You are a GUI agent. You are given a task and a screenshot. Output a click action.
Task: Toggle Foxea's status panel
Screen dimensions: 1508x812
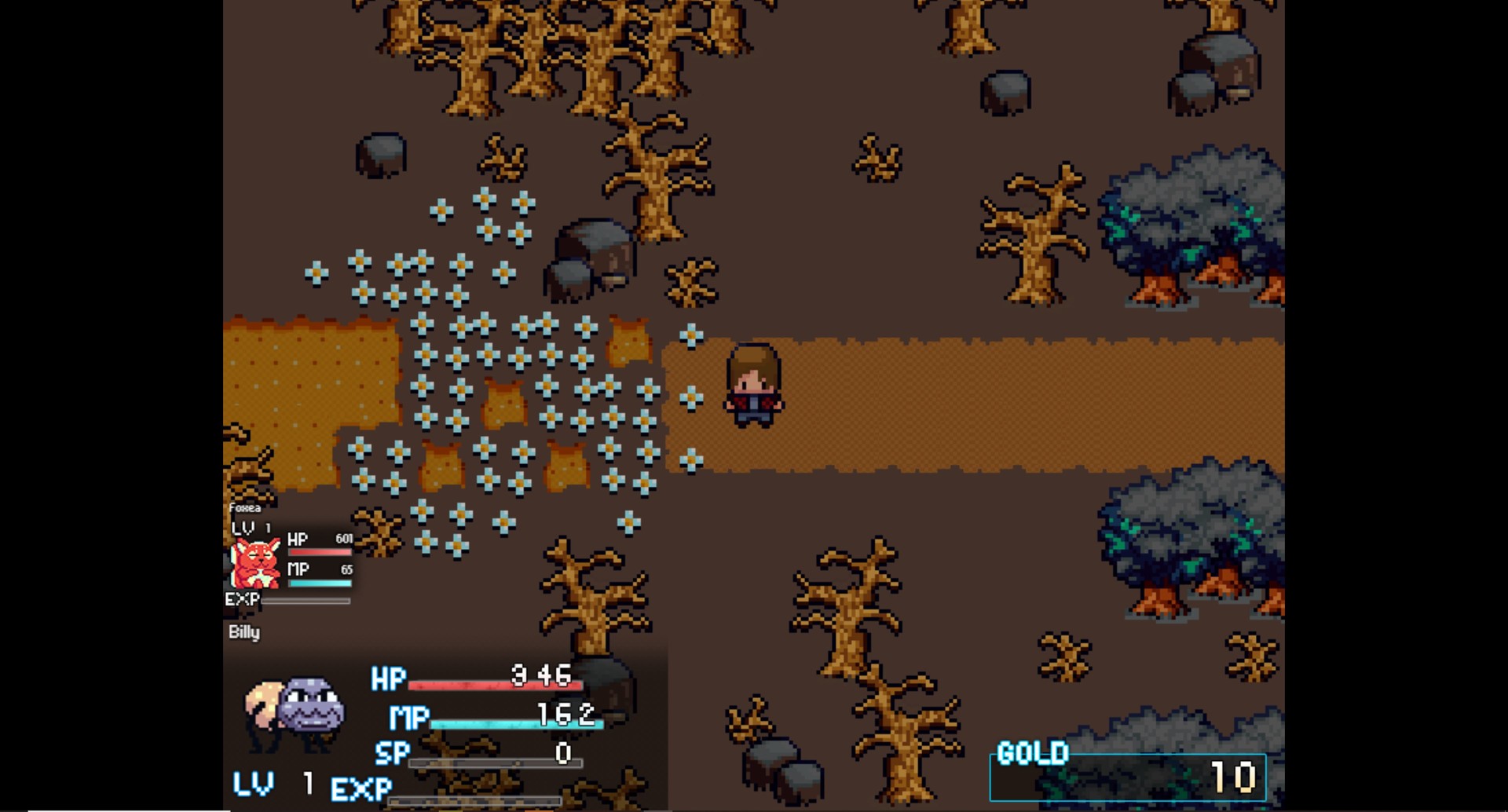point(291,558)
